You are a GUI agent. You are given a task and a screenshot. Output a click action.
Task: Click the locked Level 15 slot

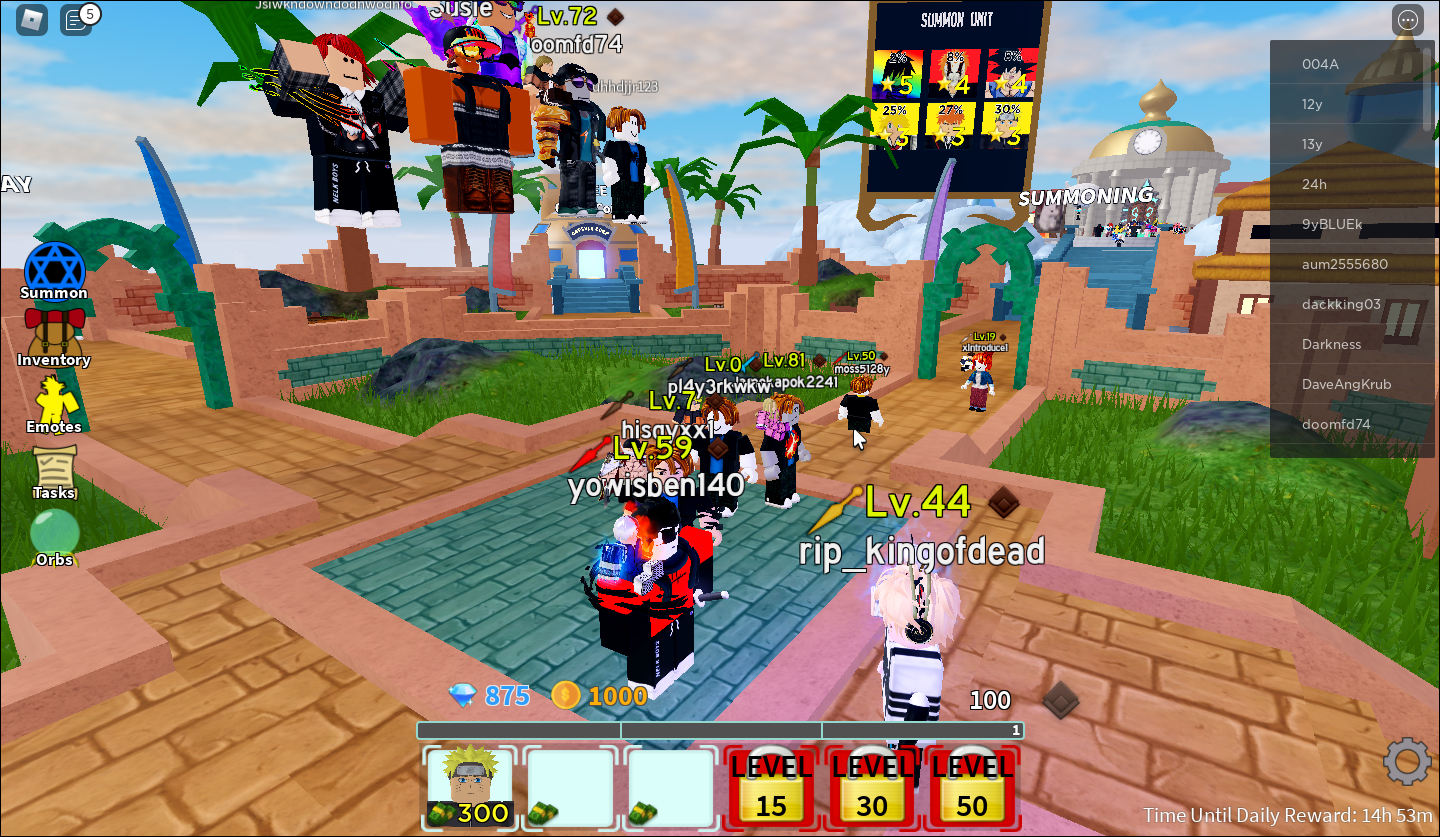770,789
